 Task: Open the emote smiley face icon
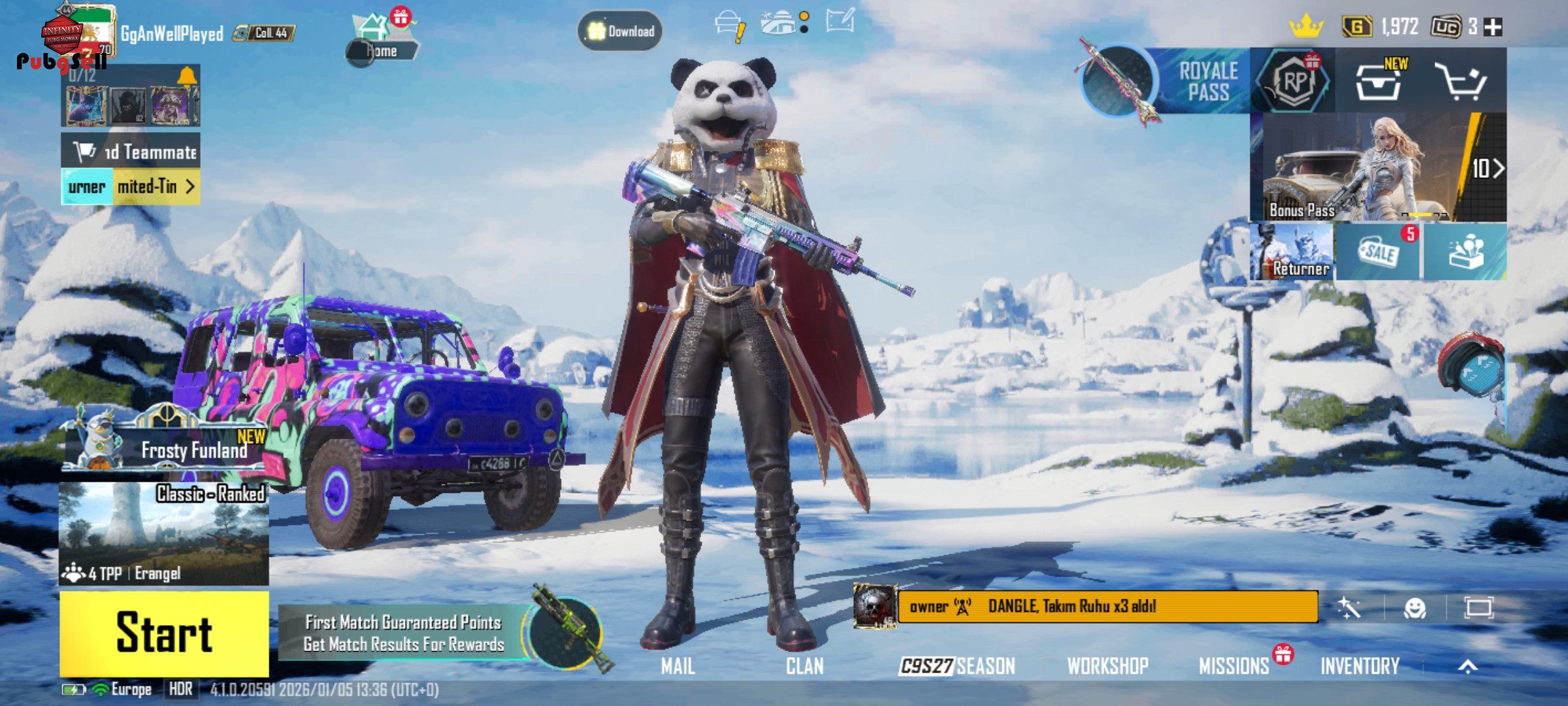[1414, 609]
